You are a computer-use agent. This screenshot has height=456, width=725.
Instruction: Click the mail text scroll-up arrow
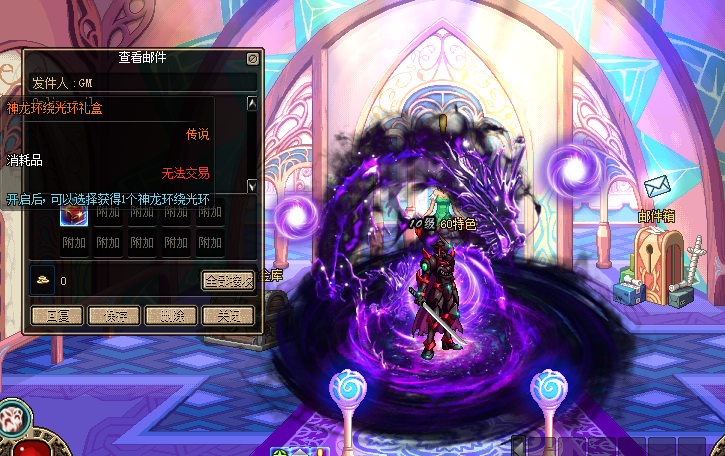[252, 103]
